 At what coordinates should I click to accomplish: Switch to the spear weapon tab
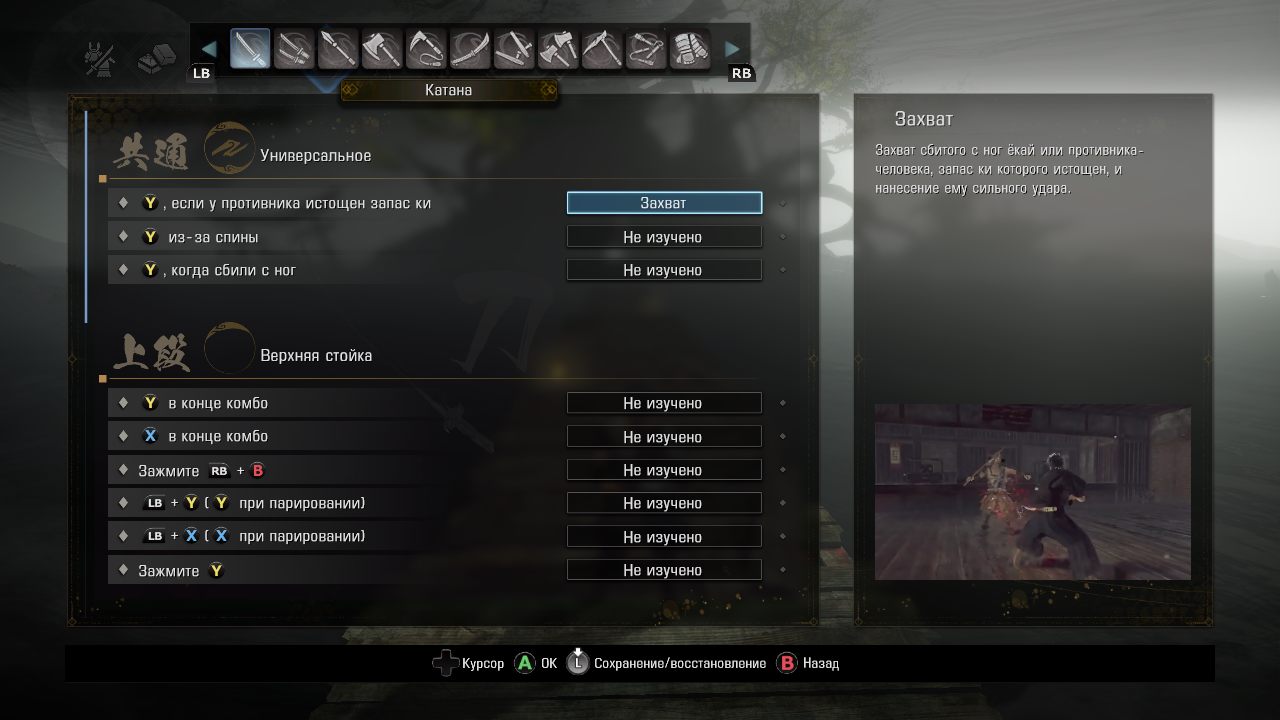[x=338, y=48]
